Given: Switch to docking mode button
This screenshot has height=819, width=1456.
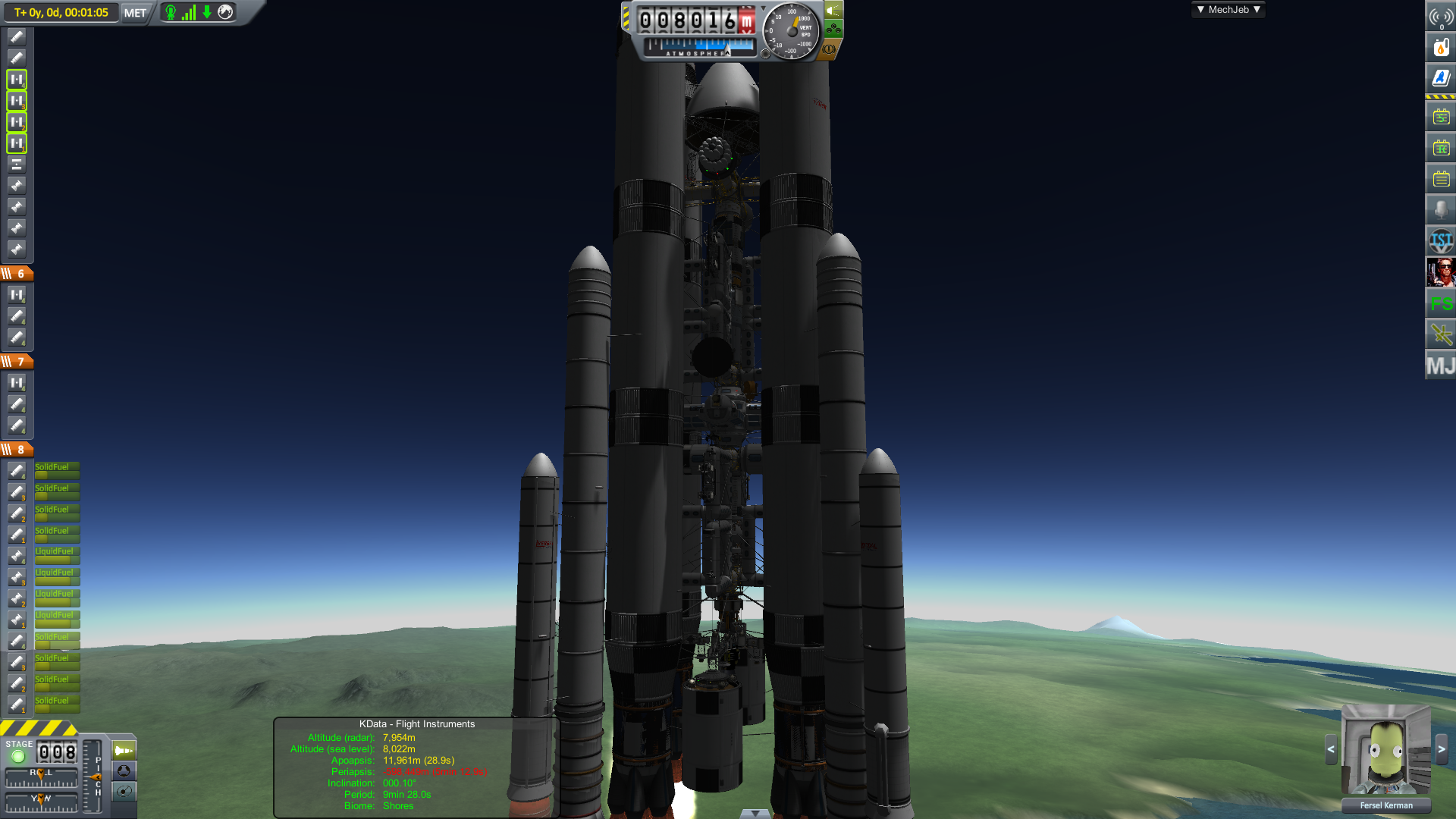Looking at the screenshot, I should click(124, 771).
